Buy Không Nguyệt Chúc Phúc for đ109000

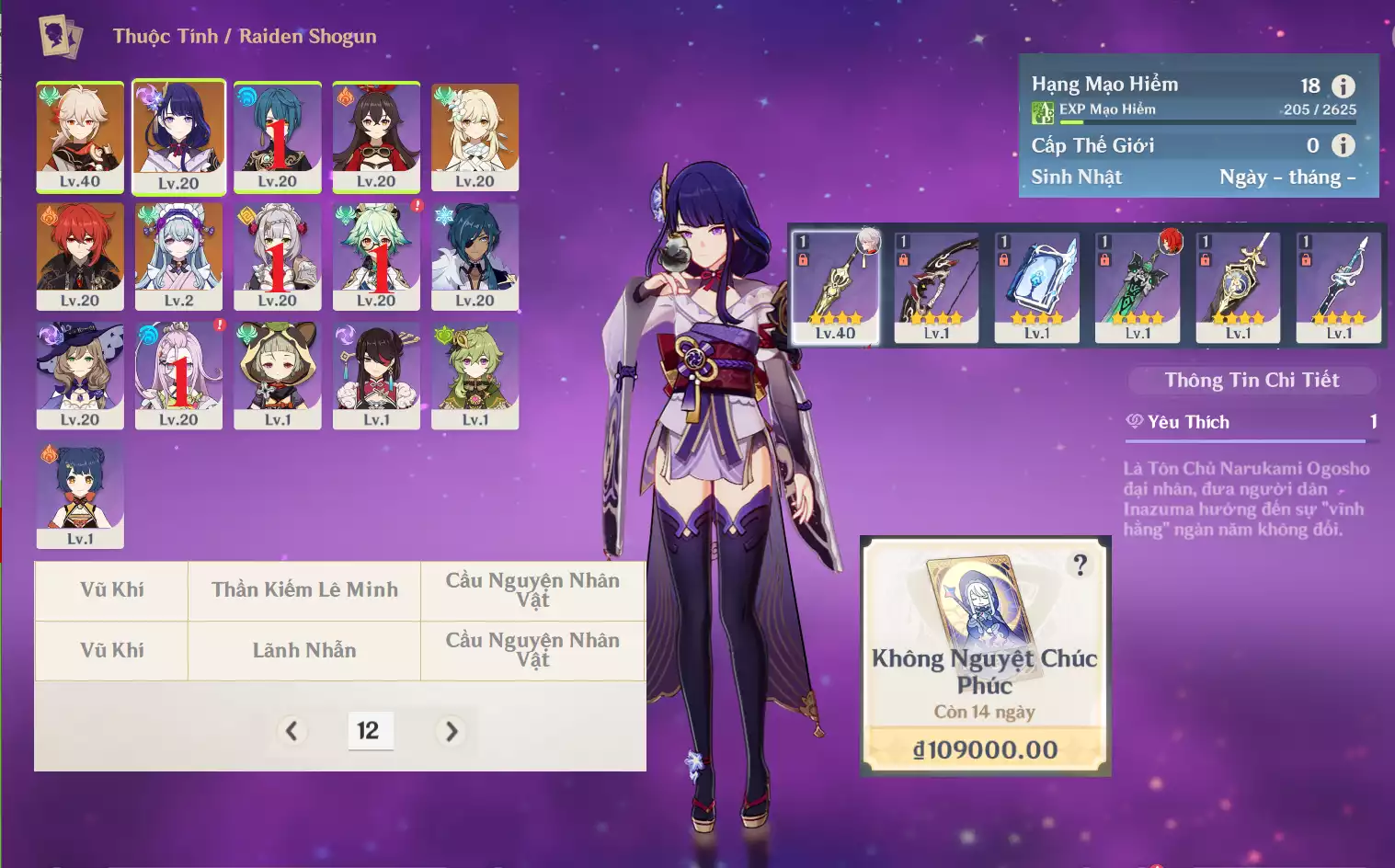point(985,749)
